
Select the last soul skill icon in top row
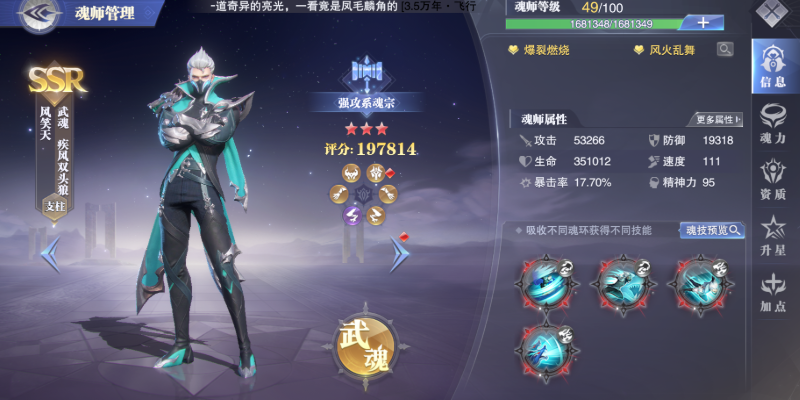click(x=703, y=281)
